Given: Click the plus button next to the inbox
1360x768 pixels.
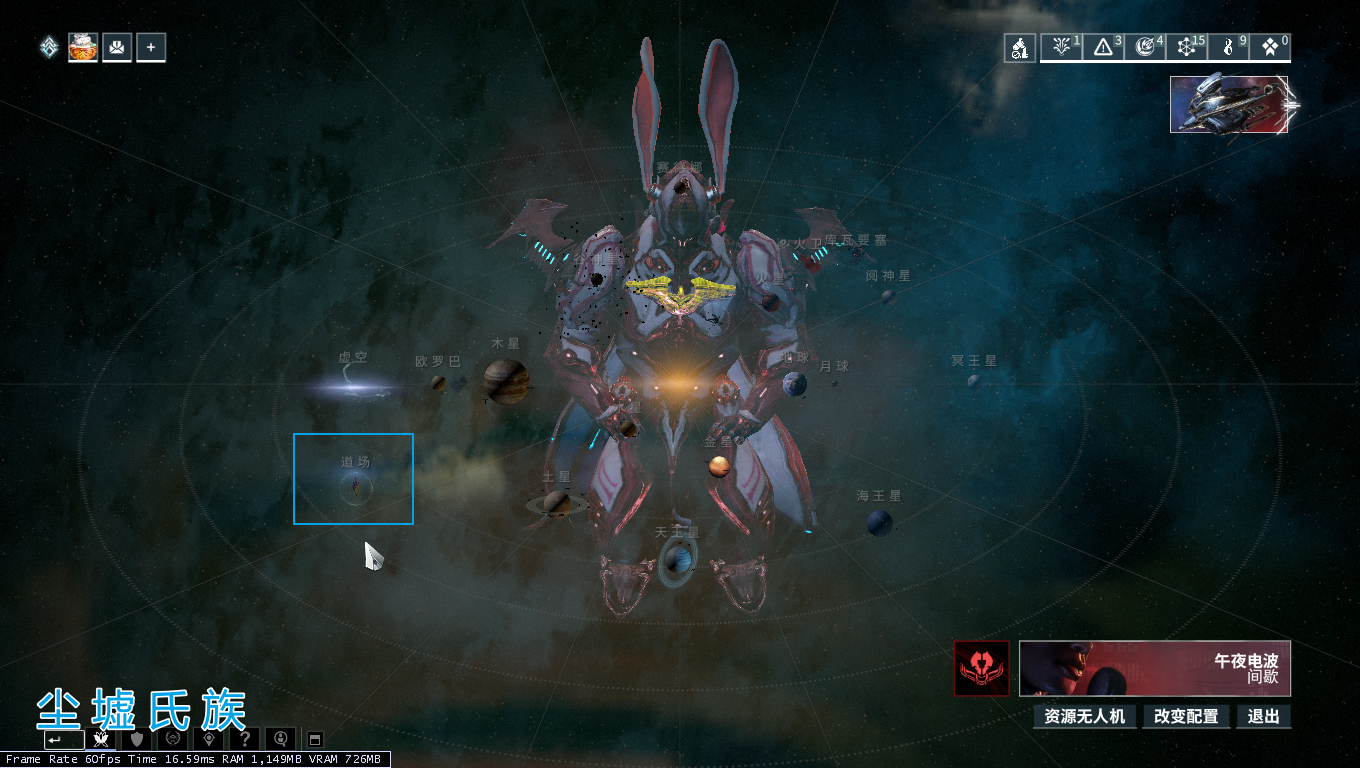Looking at the screenshot, I should point(151,47).
